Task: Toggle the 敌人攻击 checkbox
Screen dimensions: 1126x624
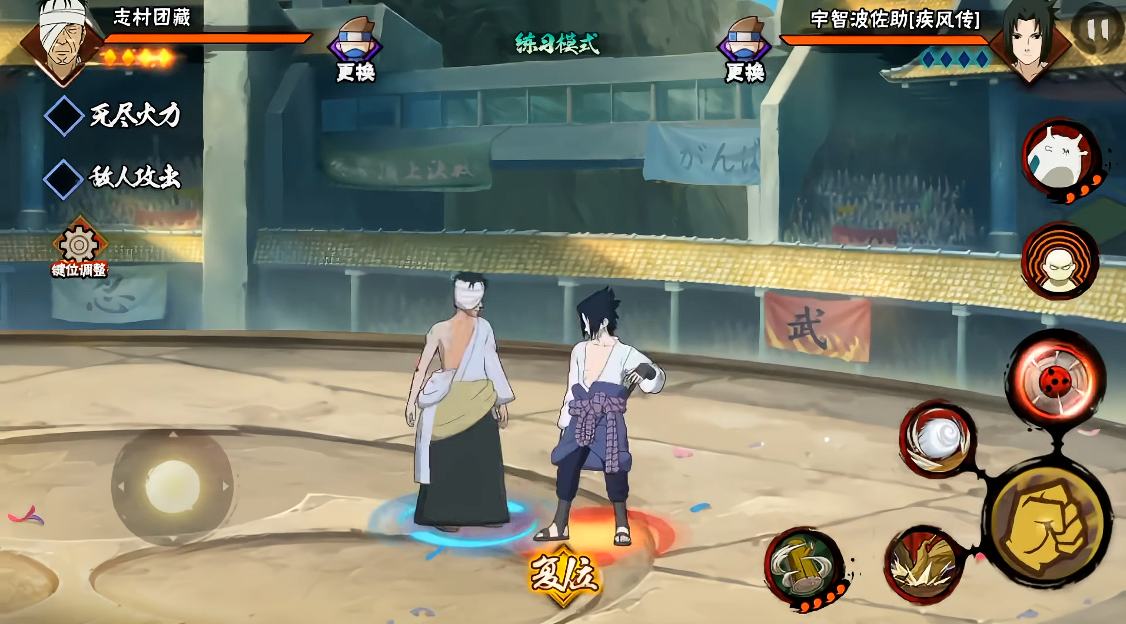Action: tap(64, 179)
